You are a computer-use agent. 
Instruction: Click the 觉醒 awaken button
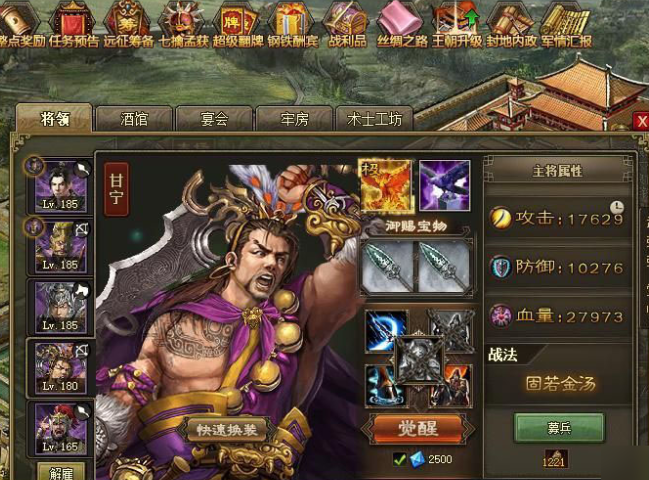pyautogui.click(x=416, y=430)
